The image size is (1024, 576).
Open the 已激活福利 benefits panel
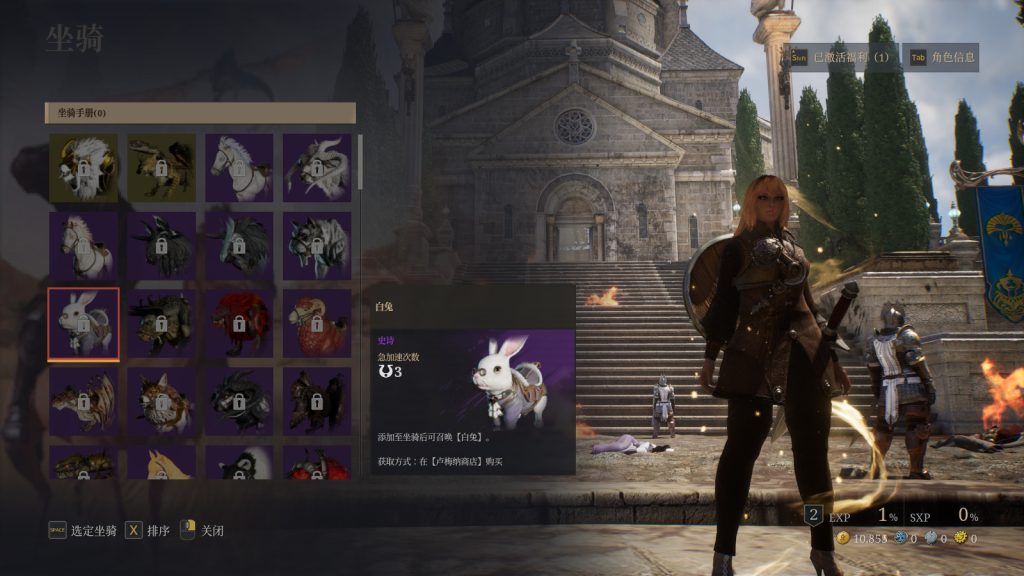coord(840,58)
